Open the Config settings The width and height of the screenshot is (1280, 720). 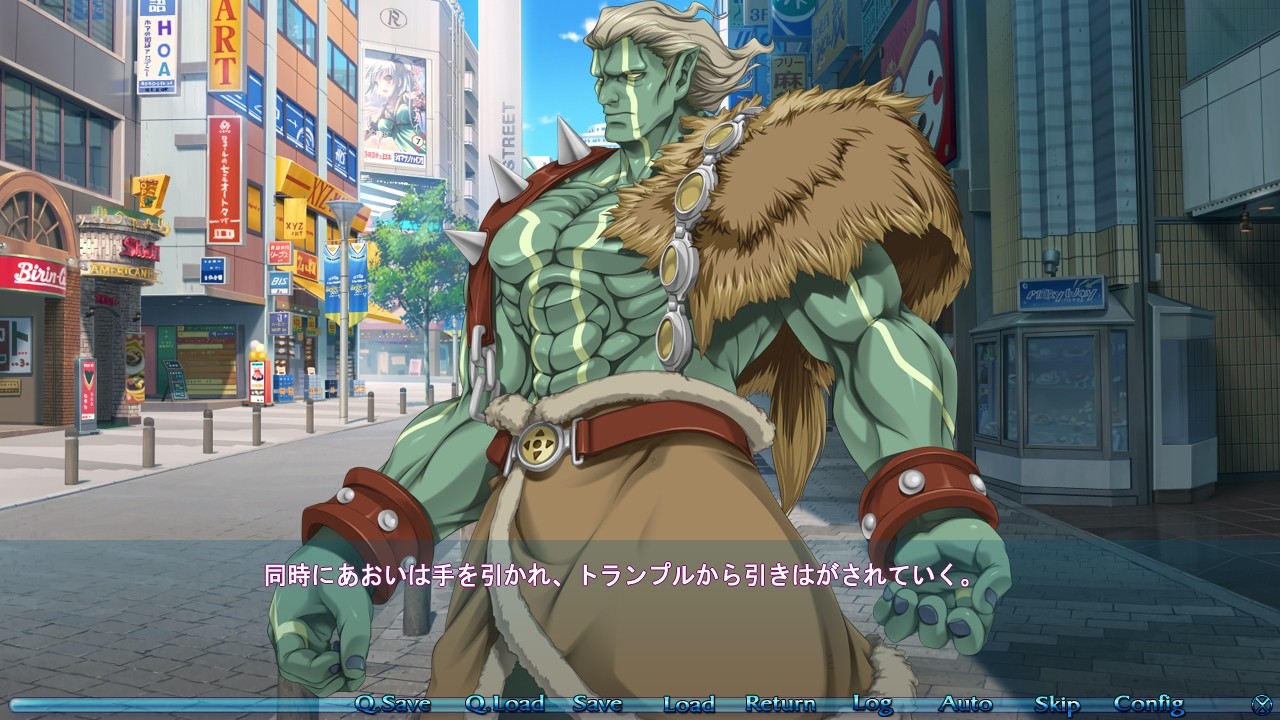coord(1148,704)
